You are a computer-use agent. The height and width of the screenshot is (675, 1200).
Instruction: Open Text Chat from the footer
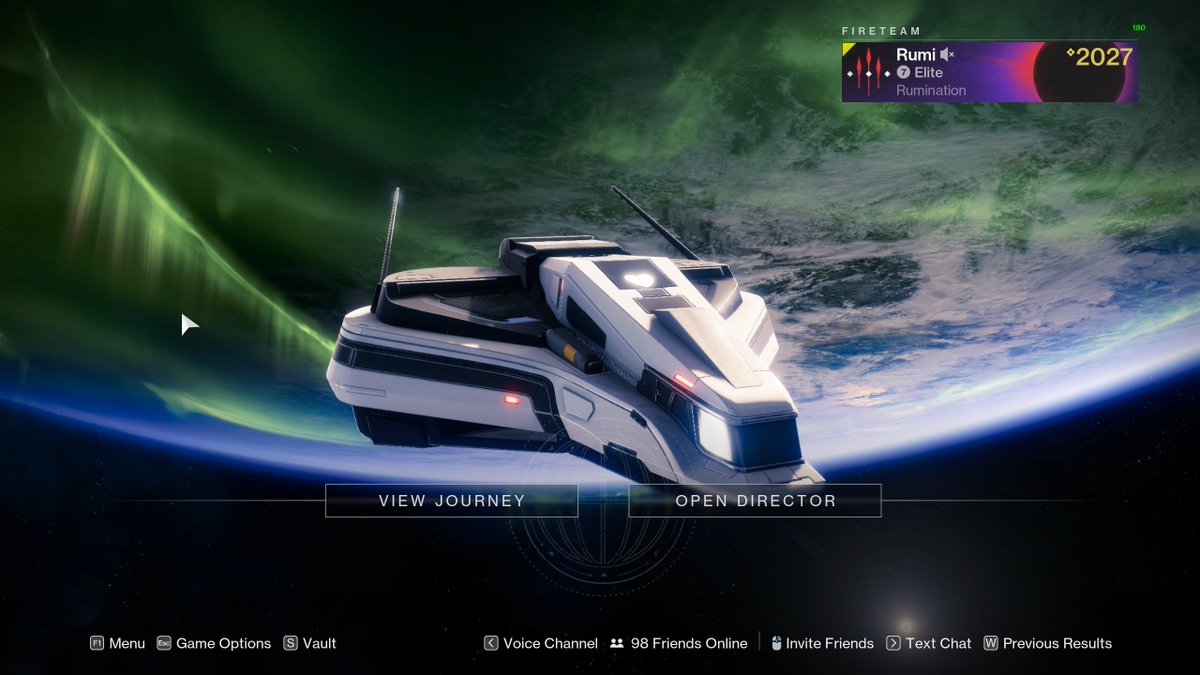pyautogui.click(x=929, y=644)
